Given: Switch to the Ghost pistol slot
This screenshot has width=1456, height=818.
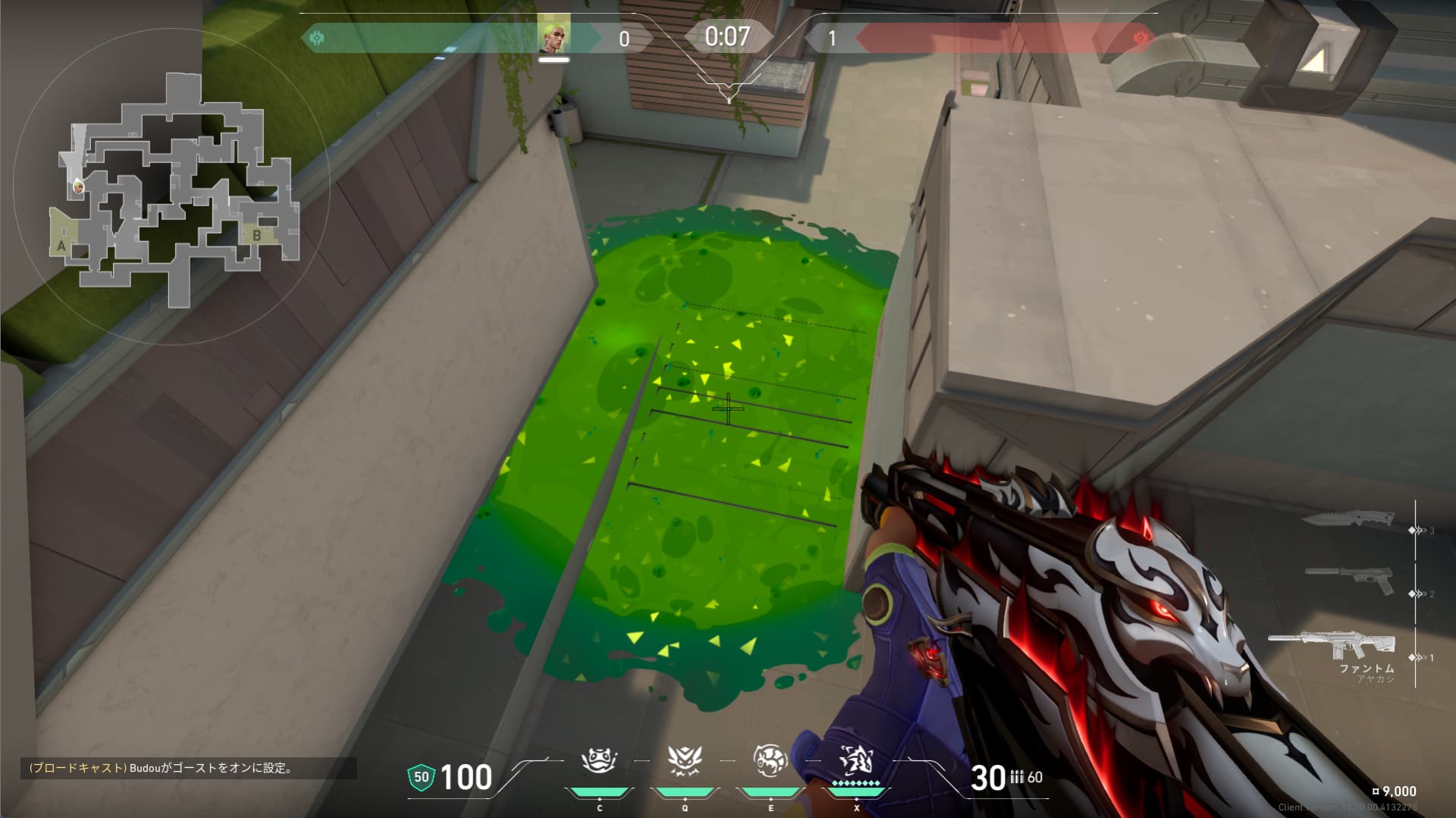Looking at the screenshot, I should click(1351, 580).
